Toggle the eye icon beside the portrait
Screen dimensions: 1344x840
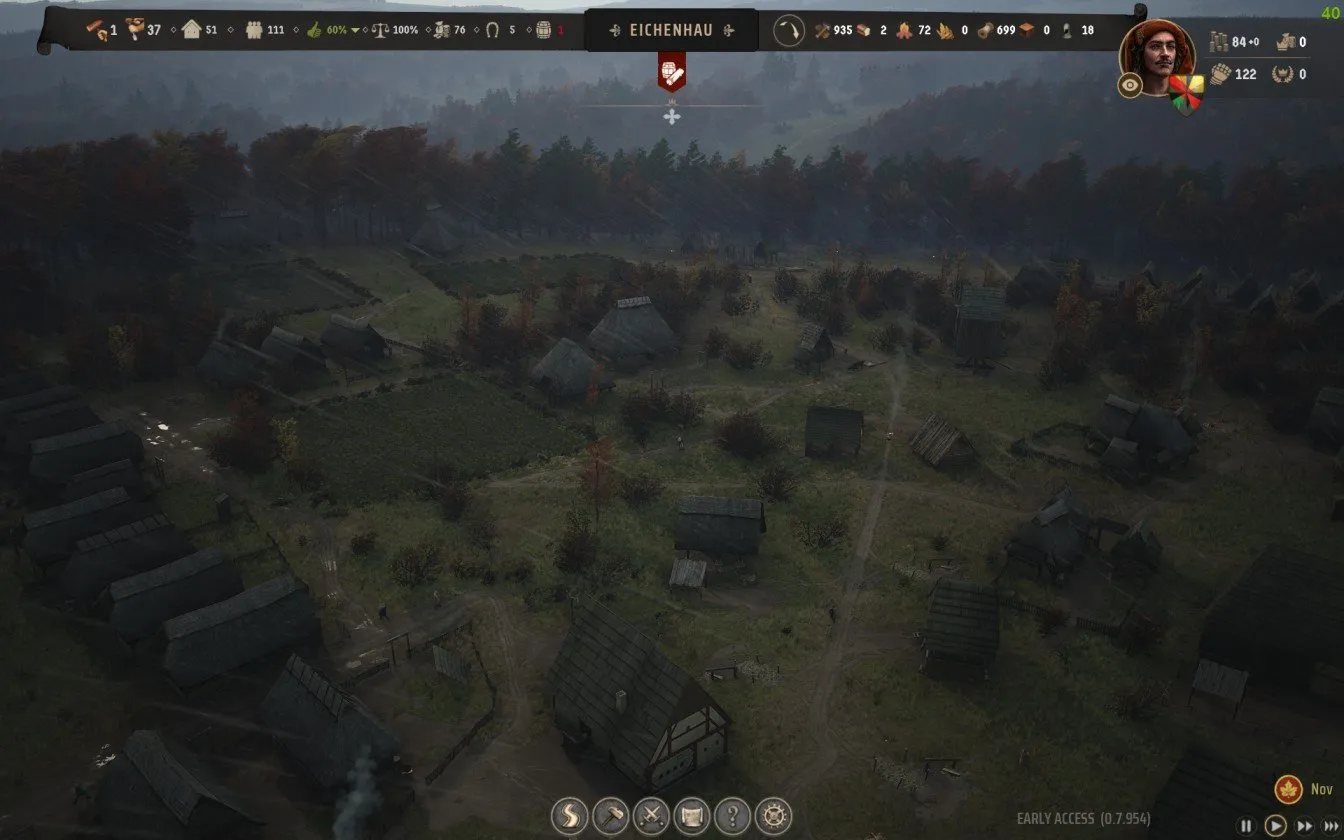pos(1131,86)
